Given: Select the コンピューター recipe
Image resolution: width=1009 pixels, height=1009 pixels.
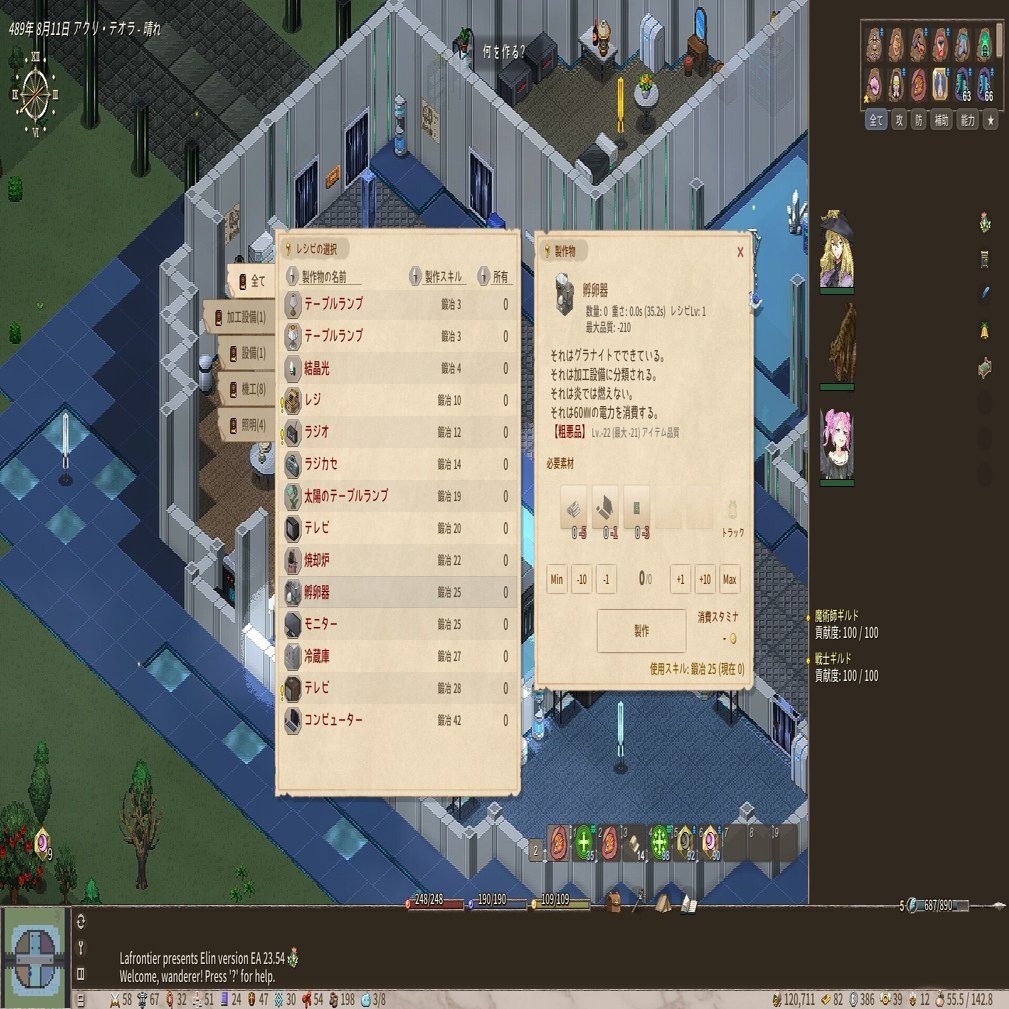Looking at the screenshot, I should point(398,720).
